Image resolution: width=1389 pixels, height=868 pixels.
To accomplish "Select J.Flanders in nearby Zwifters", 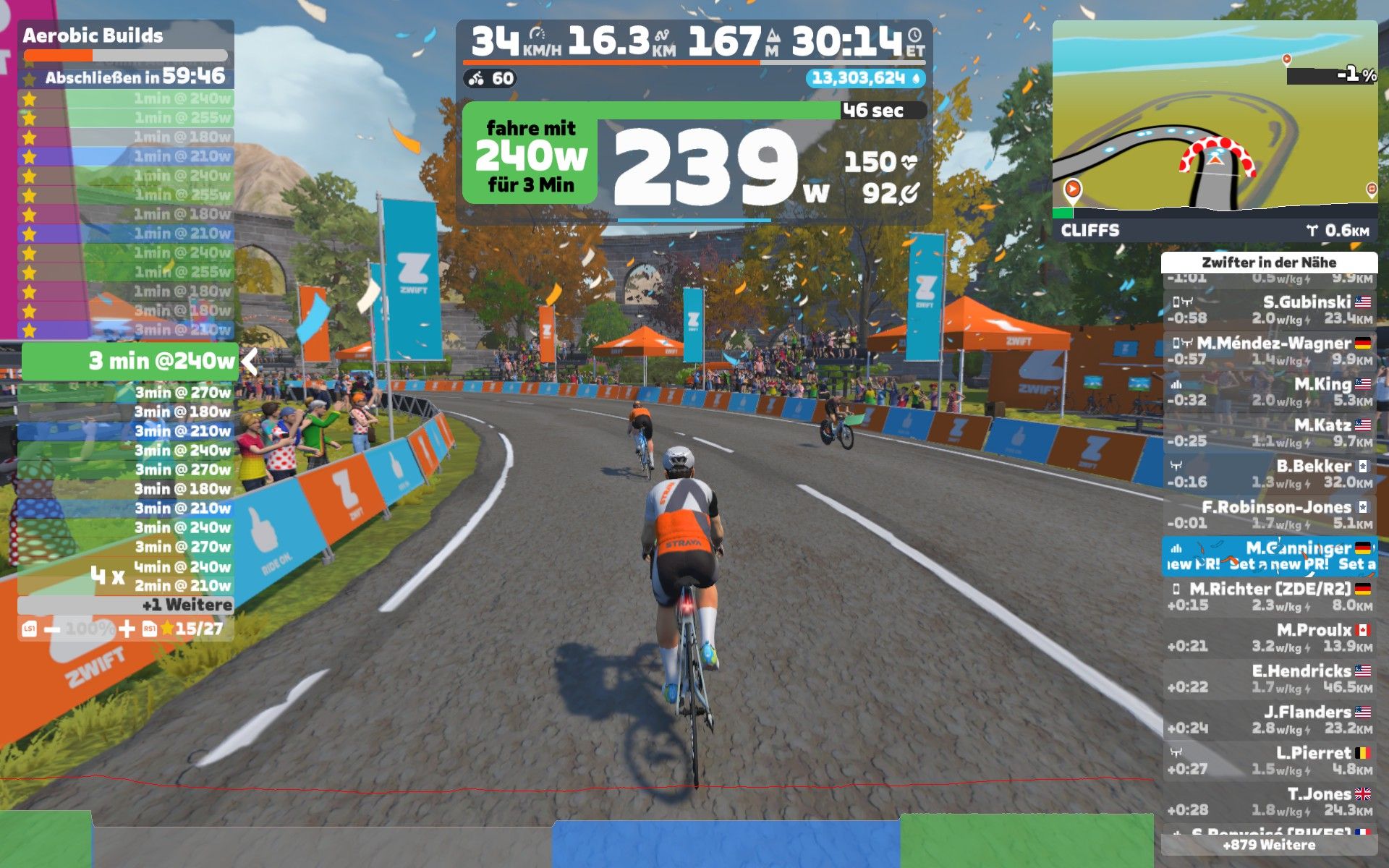I will tap(1269, 720).
